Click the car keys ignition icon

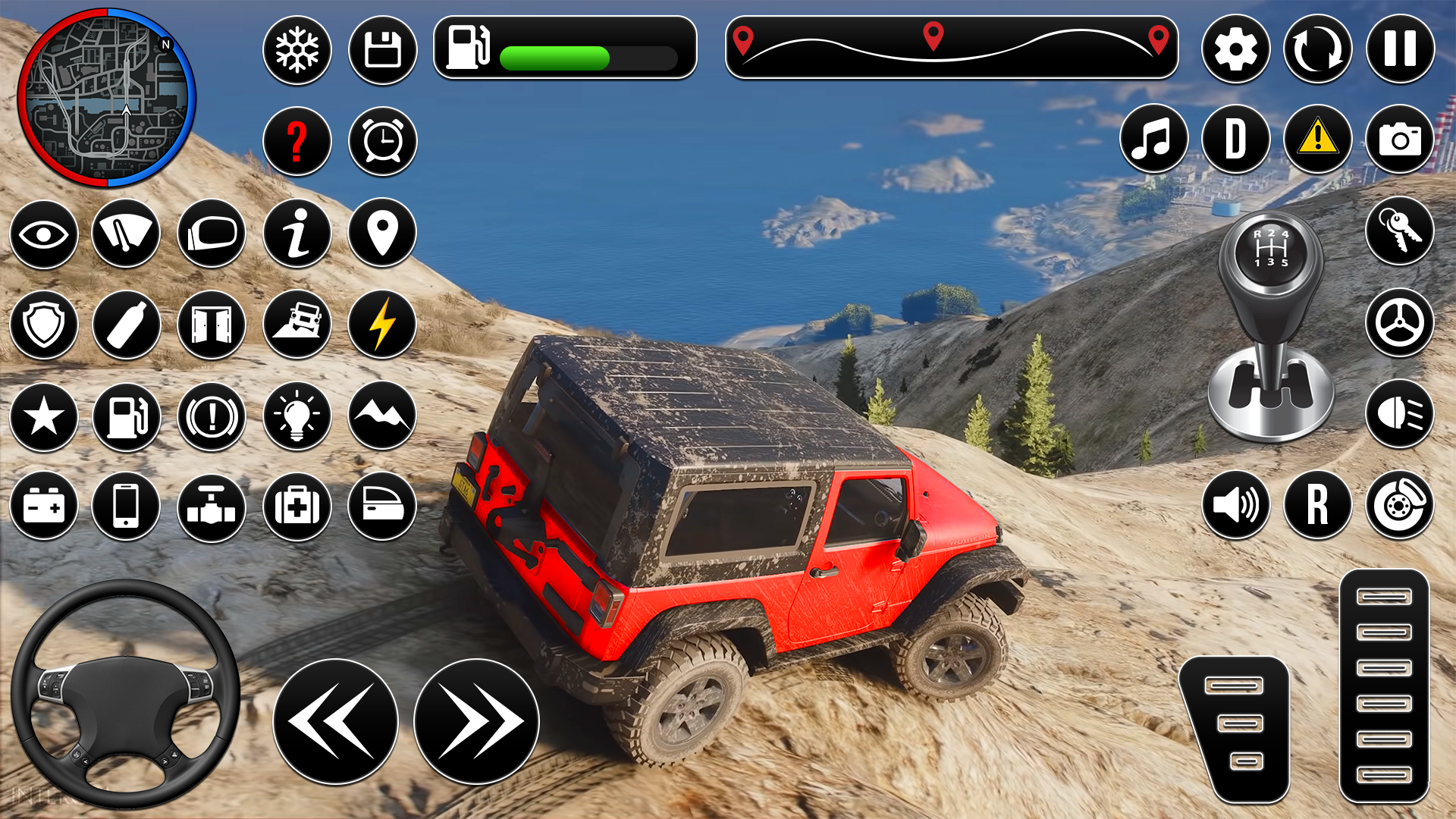tap(1400, 231)
